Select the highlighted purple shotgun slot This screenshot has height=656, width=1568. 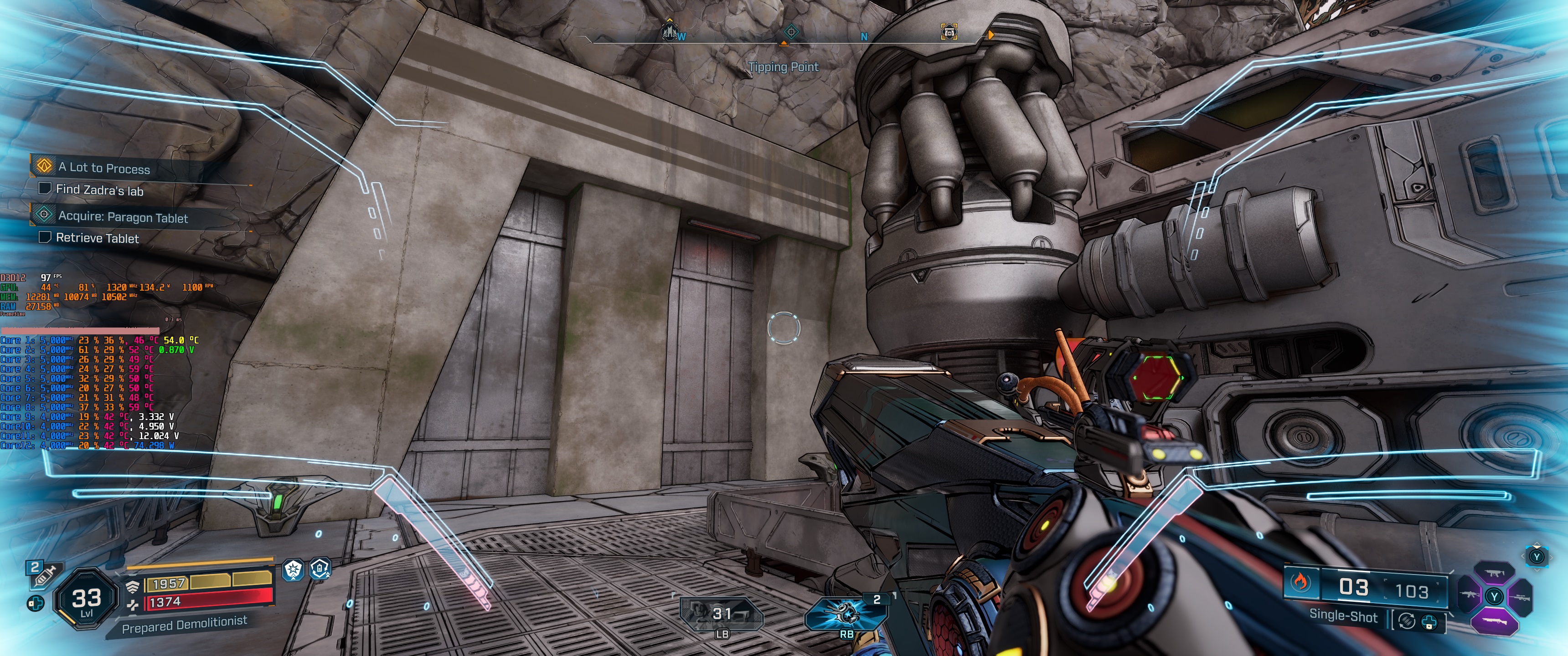coord(1494,621)
